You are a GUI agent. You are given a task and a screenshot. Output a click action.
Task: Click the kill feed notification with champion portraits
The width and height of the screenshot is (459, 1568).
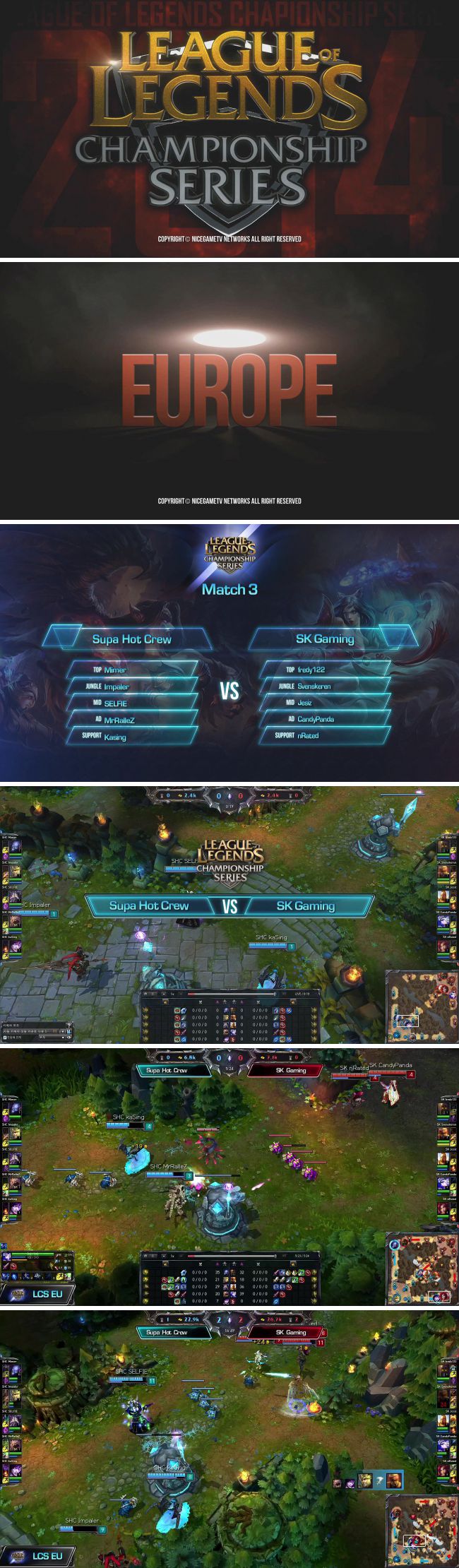click(x=367, y=1480)
